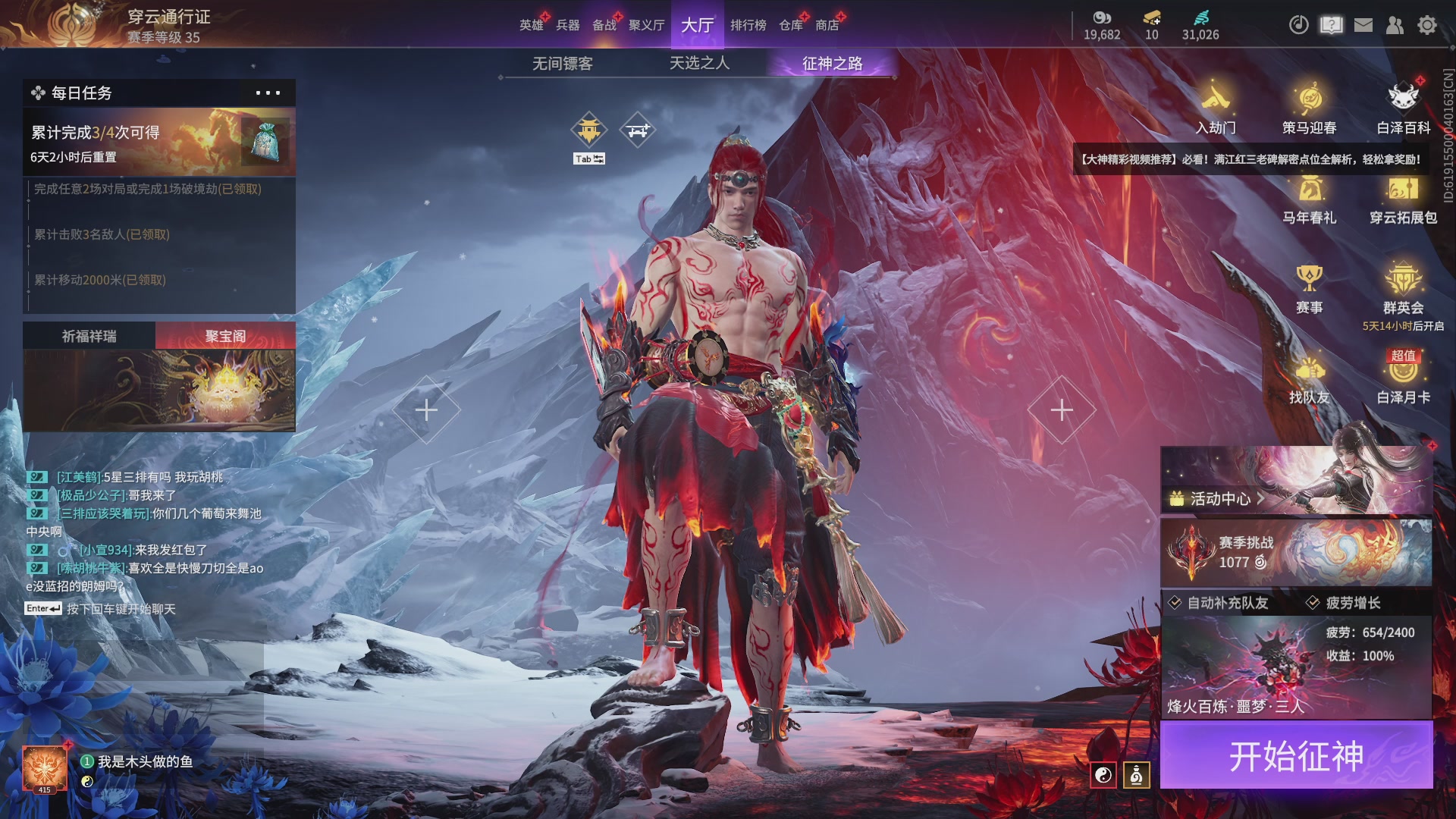Open the 找队友 find teammates icon
Image resolution: width=1456 pixels, height=819 pixels.
coord(1309,380)
